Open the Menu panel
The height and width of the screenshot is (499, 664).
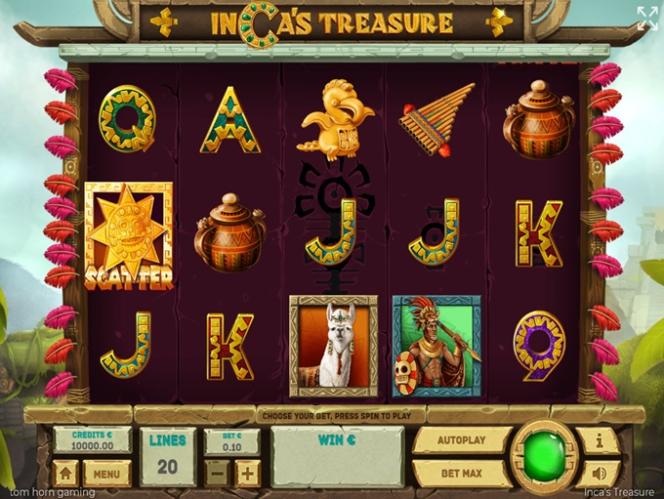click(x=107, y=472)
